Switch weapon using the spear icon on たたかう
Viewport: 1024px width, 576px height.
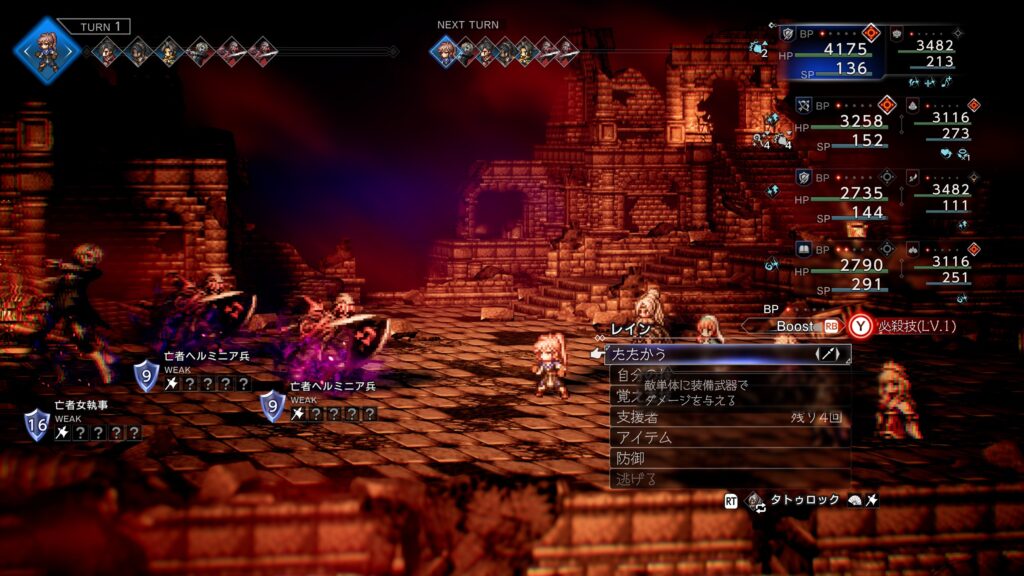click(x=829, y=354)
